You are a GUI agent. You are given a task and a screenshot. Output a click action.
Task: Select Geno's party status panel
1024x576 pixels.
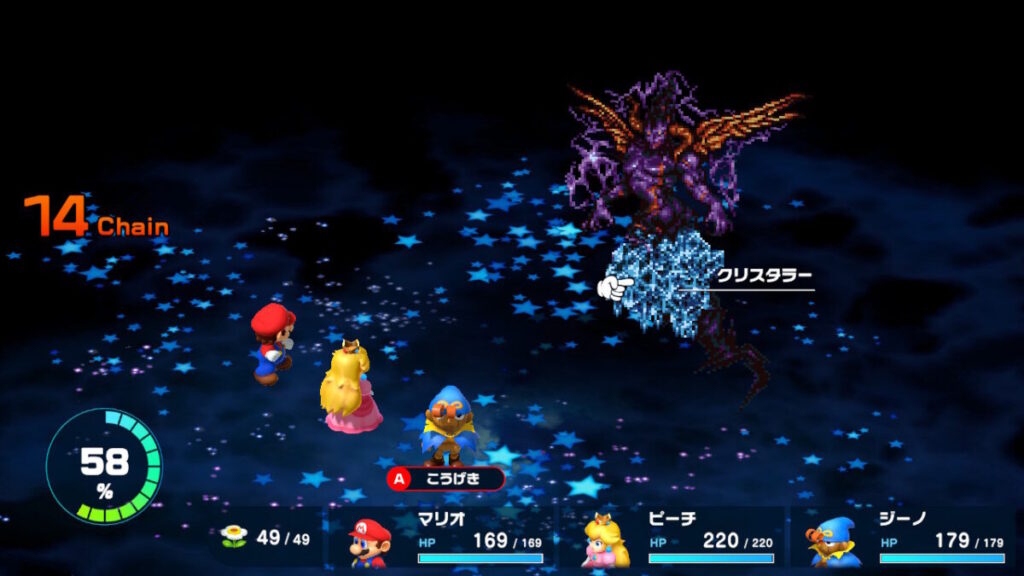[x=905, y=538]
